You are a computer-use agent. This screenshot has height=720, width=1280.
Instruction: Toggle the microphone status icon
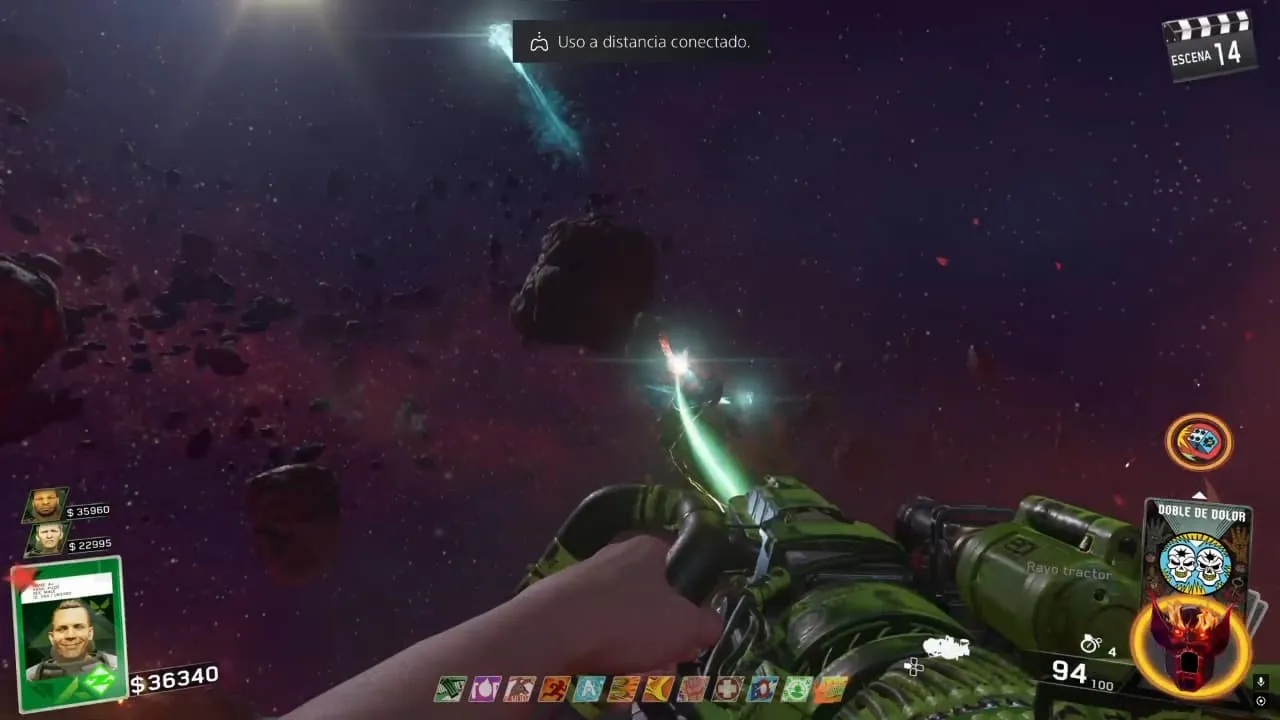coord(1261,682)
